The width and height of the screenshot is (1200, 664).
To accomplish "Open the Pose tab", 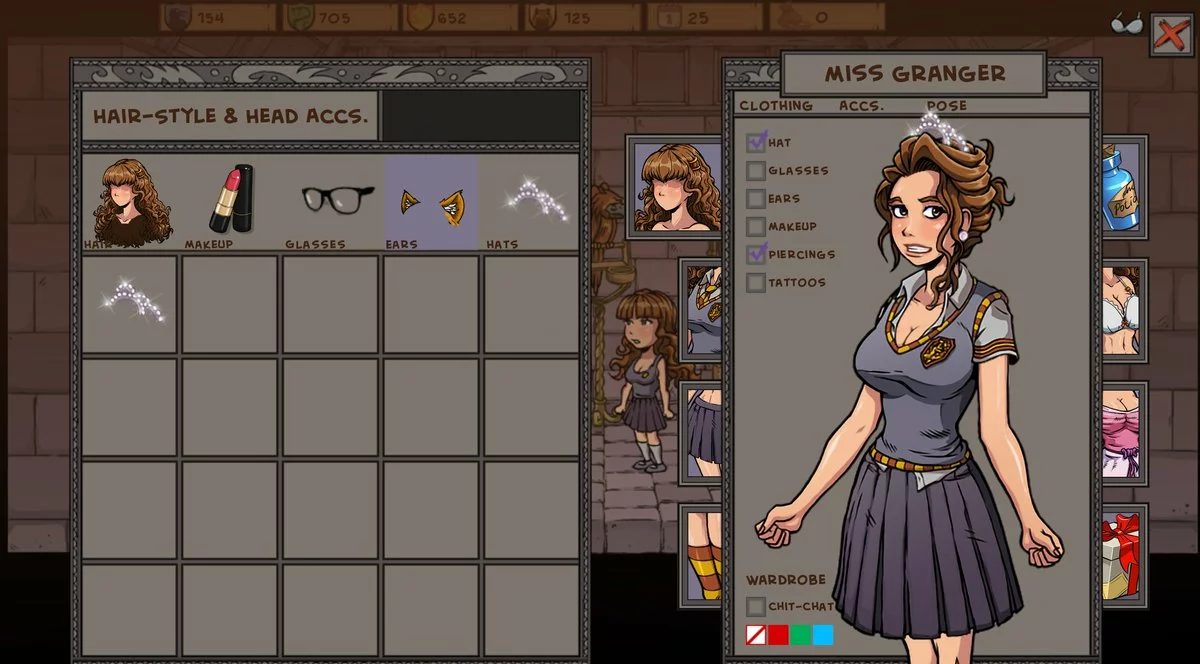I will (946, 106).
